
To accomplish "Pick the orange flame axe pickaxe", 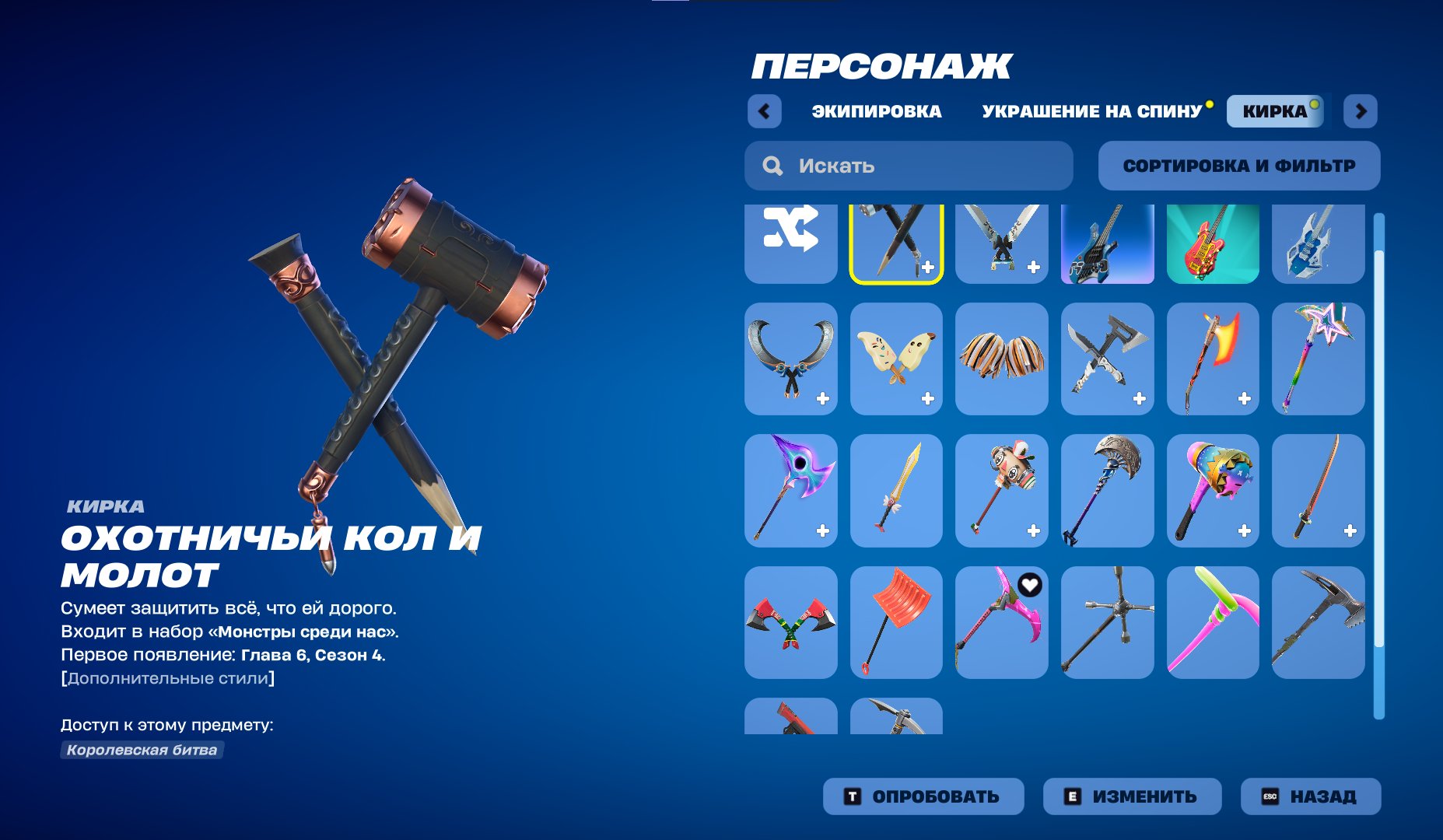I will (x=1213, y=358).
